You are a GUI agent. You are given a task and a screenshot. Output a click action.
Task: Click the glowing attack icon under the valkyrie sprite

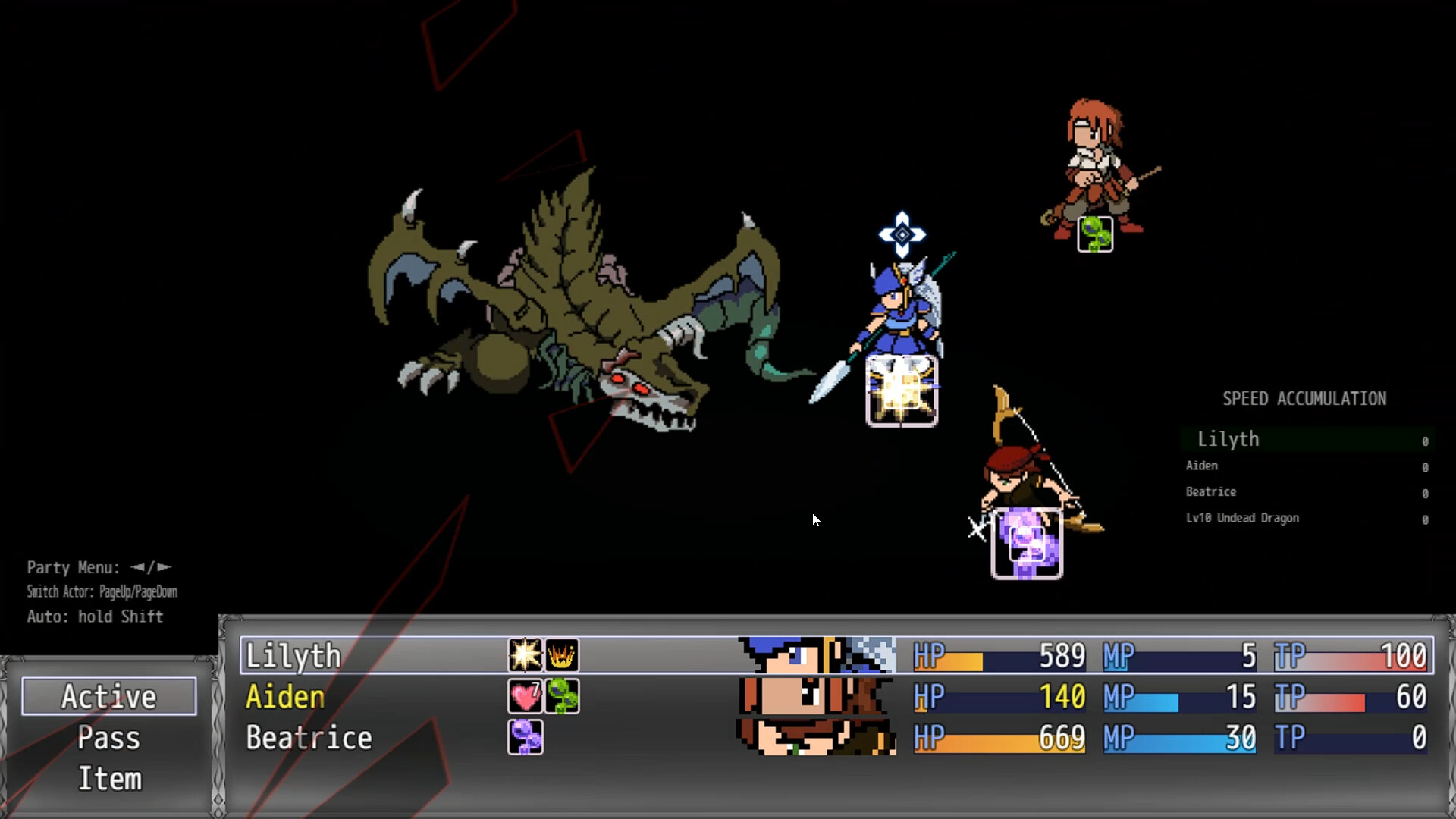click(901, 391)
